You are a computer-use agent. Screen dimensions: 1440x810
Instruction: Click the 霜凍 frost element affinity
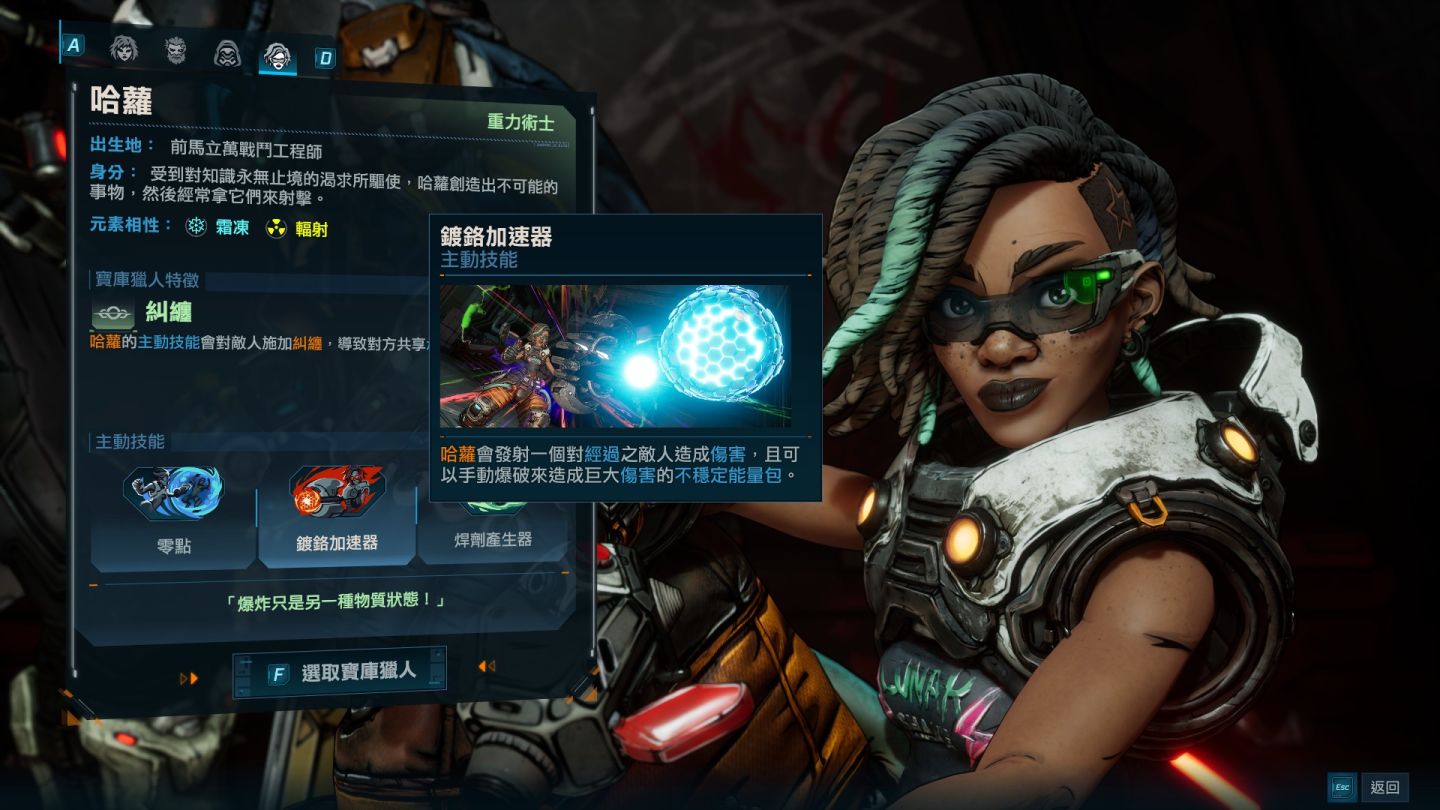pyautogui.click(x=217, y=228)
